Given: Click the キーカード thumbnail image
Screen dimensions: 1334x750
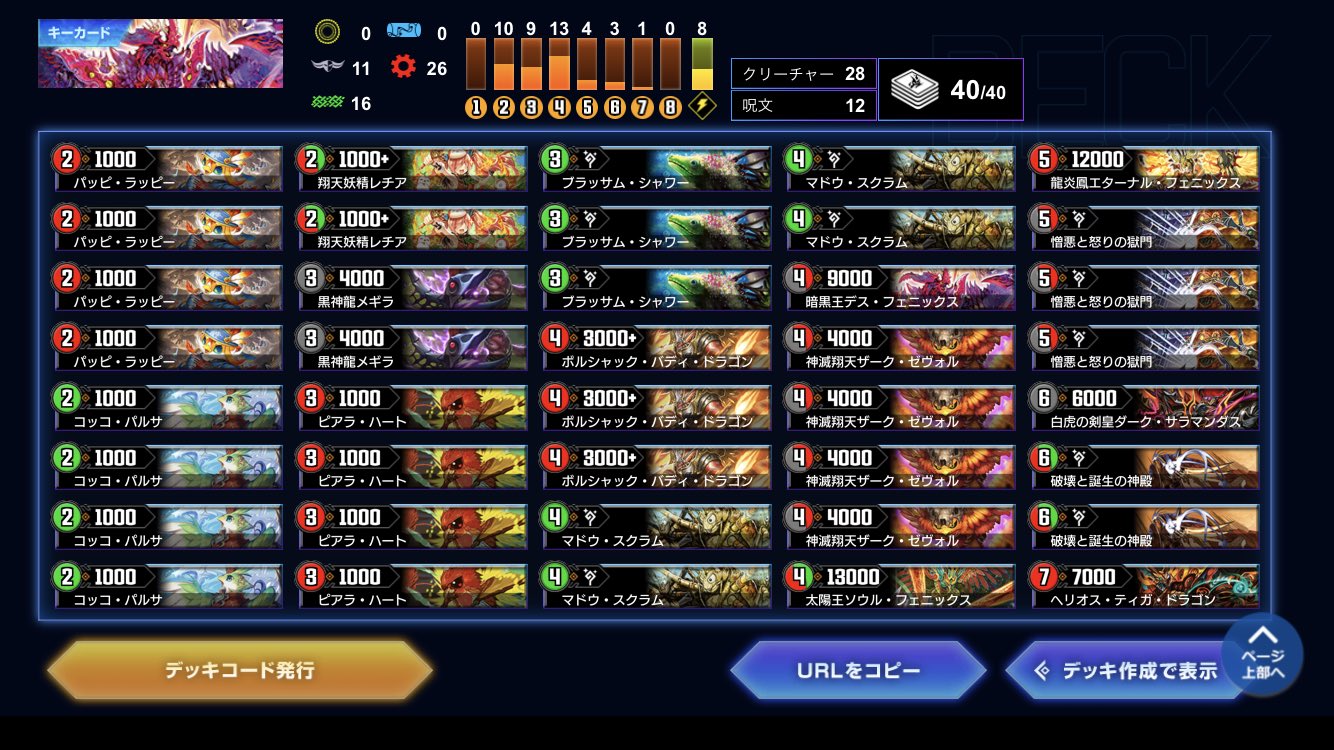Looking at the screenshot, I should [x=160, y=52].
